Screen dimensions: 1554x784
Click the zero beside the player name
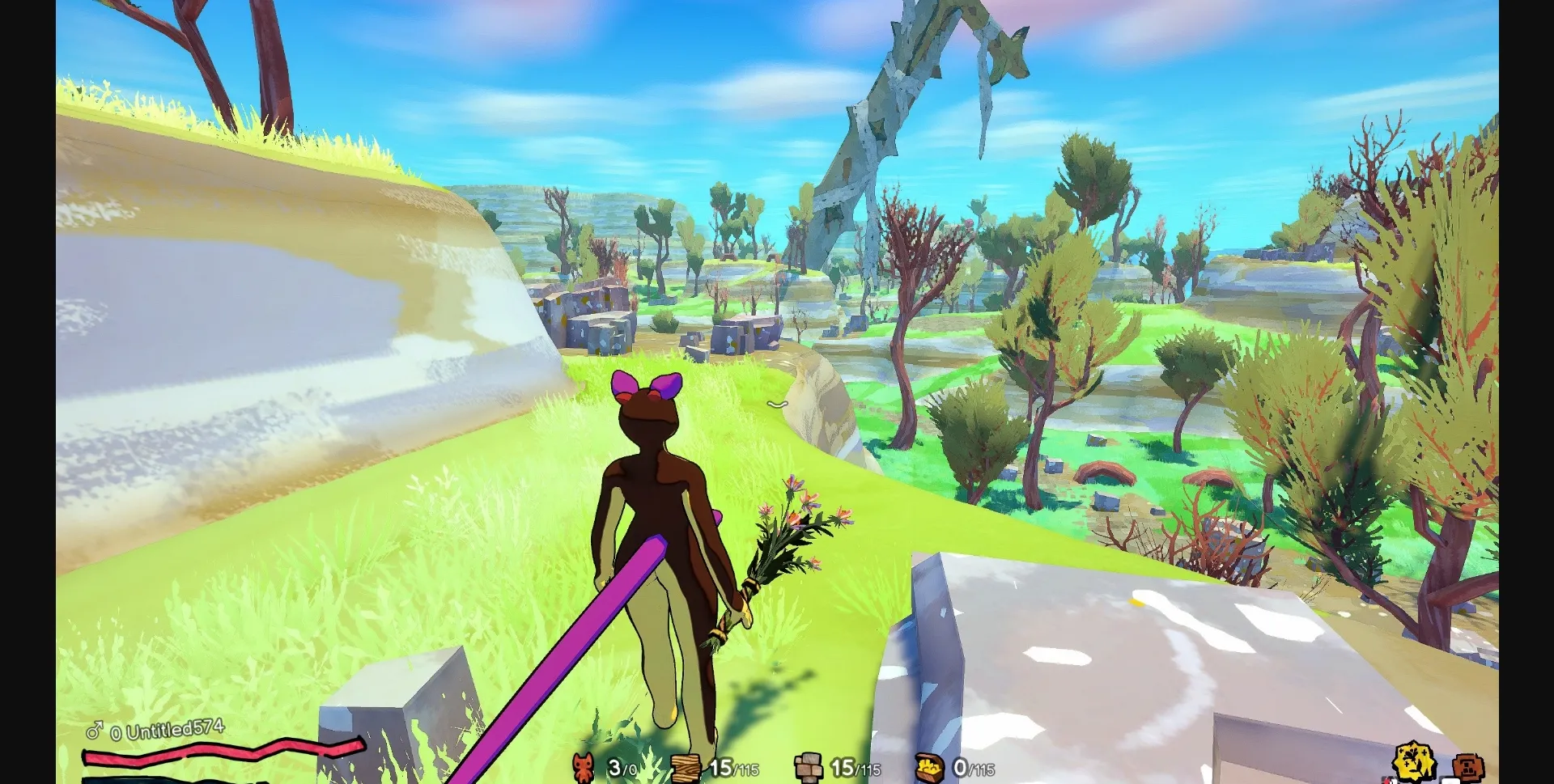point(117,731)
